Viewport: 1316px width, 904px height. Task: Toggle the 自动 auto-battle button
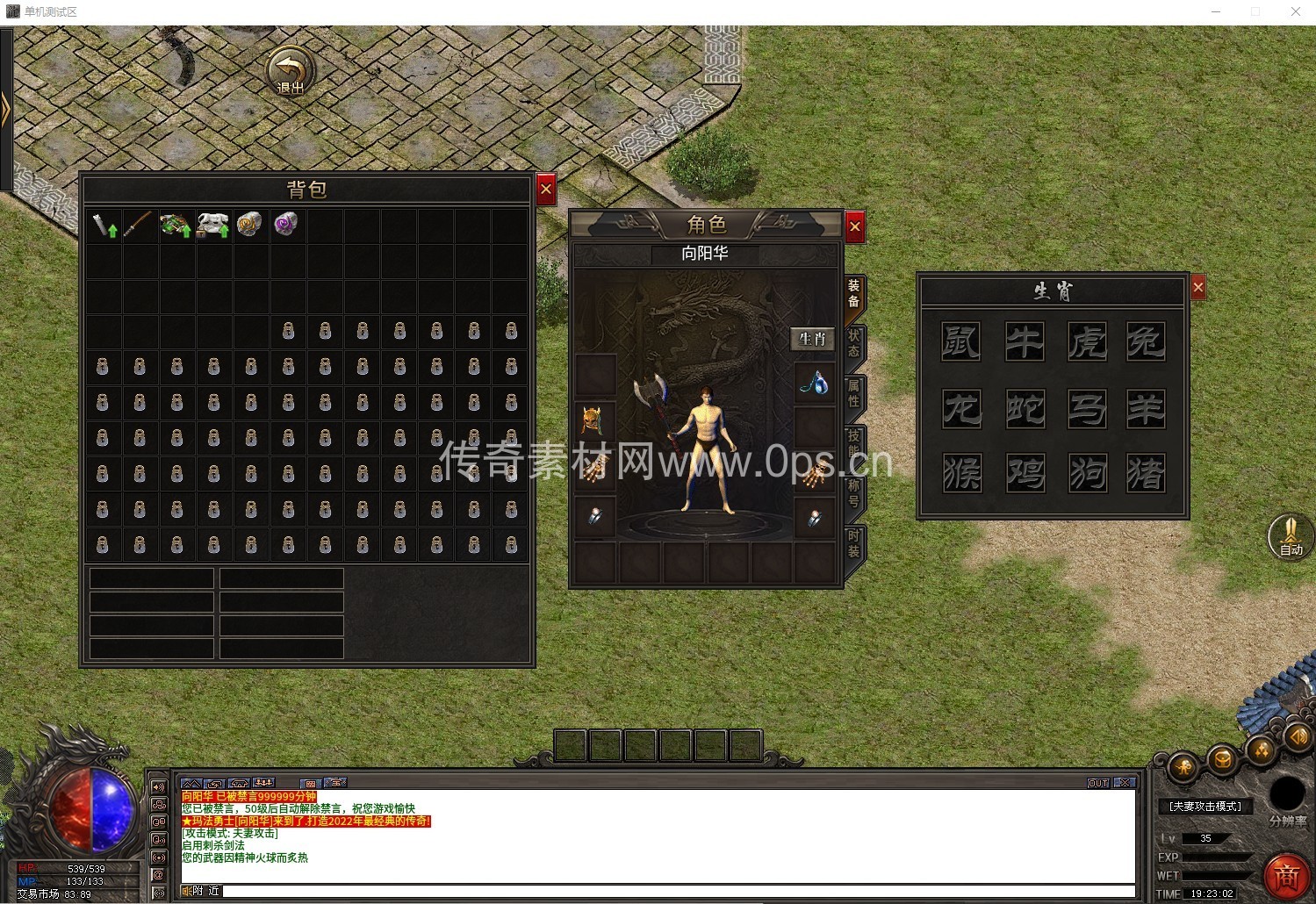(x=1290, y=535)
